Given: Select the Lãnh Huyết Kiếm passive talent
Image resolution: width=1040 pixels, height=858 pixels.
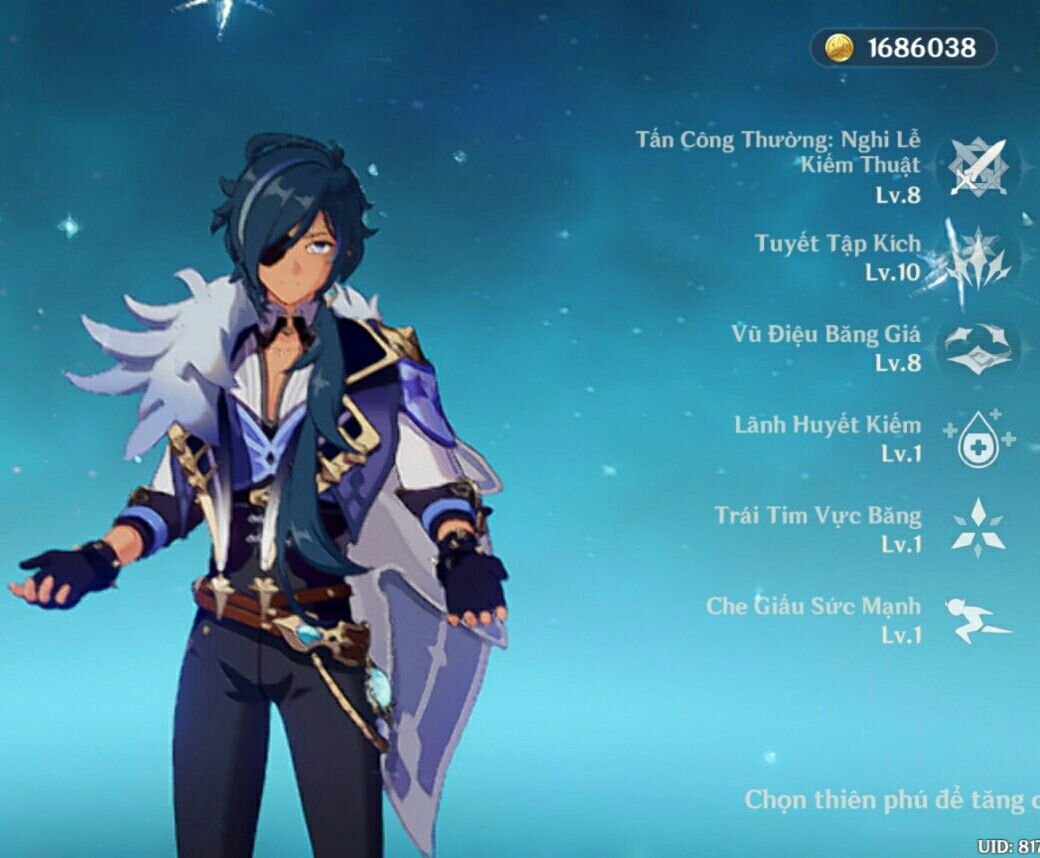Looking at the screenshot, I should pyautogui.click(x=978, y=439).
